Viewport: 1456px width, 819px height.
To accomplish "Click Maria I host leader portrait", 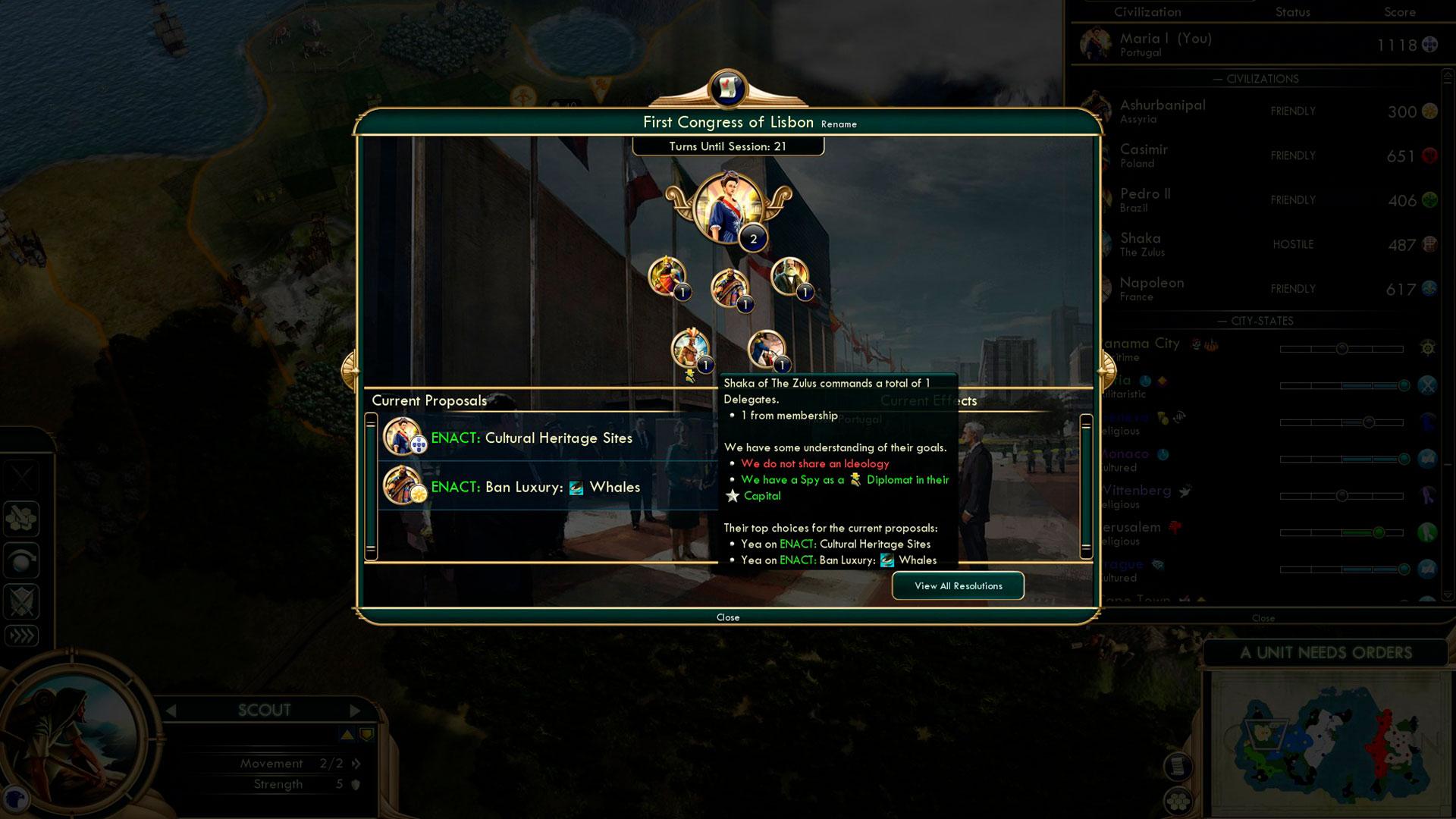I will pos(726,206).
